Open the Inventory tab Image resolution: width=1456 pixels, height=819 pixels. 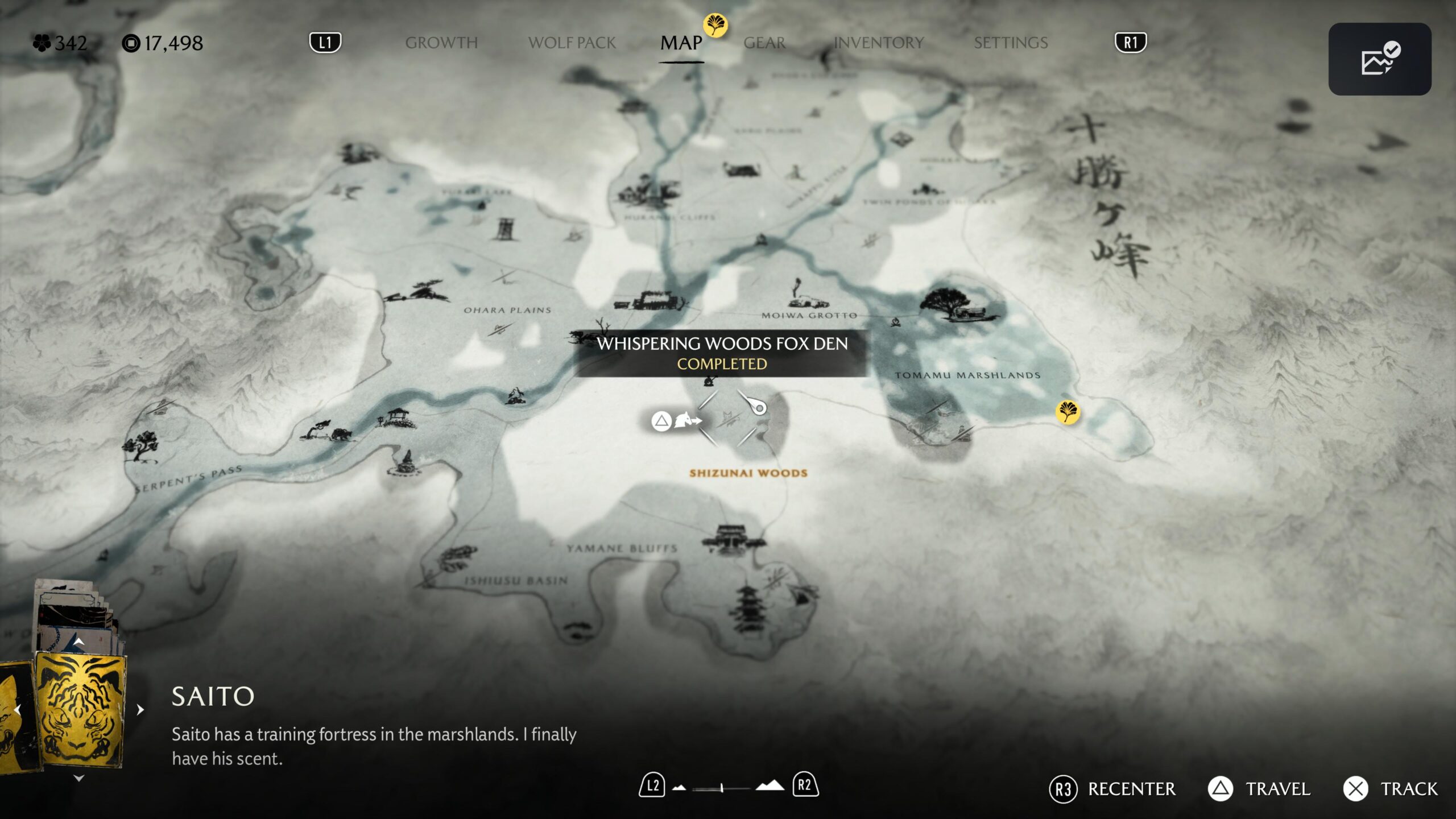[x=879, y=43]
